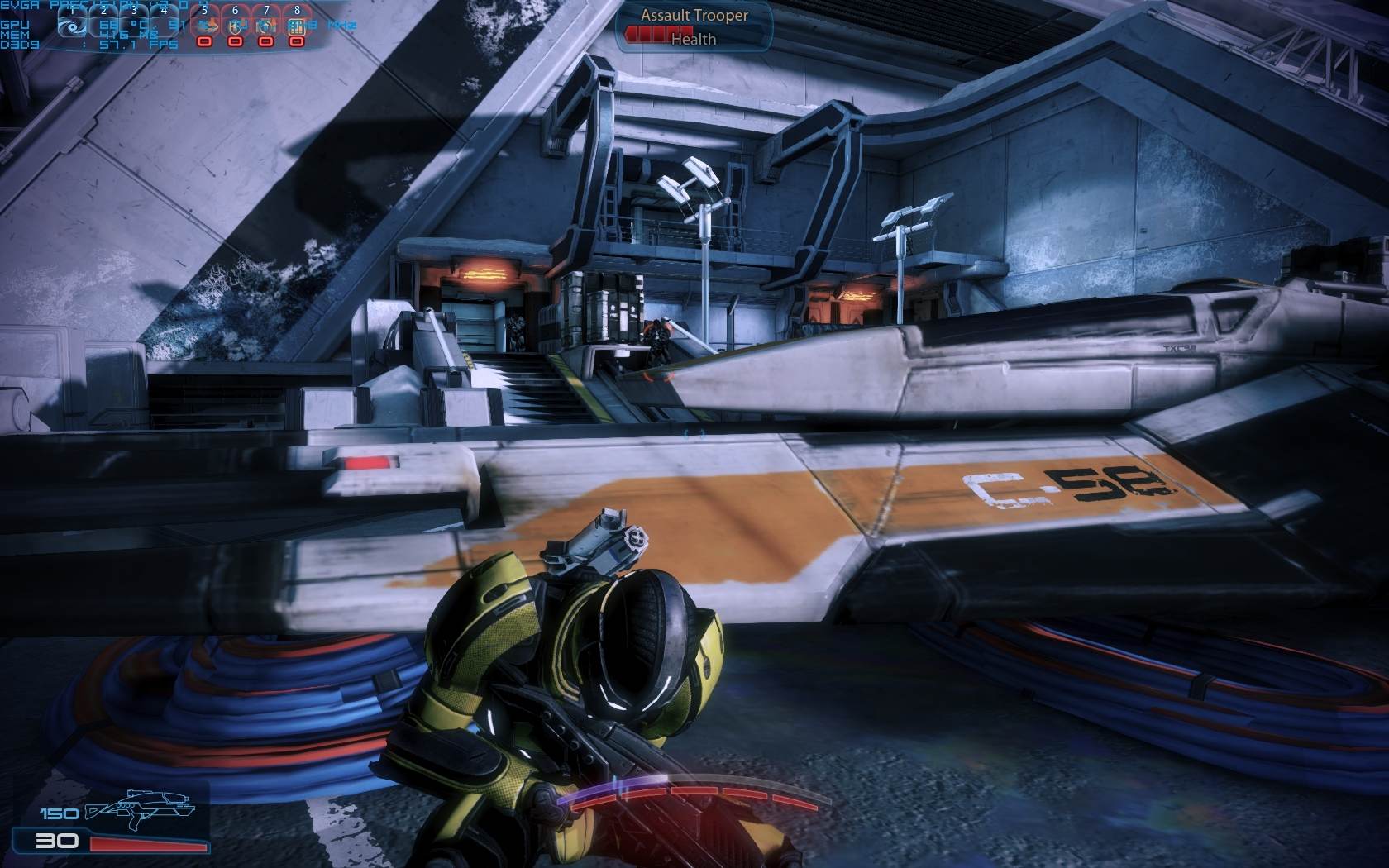Image resolution: width=1389 pixels, height=868 pixels.
Task: Use the consumable in hotbar slot 7
Action: point(266,26)
